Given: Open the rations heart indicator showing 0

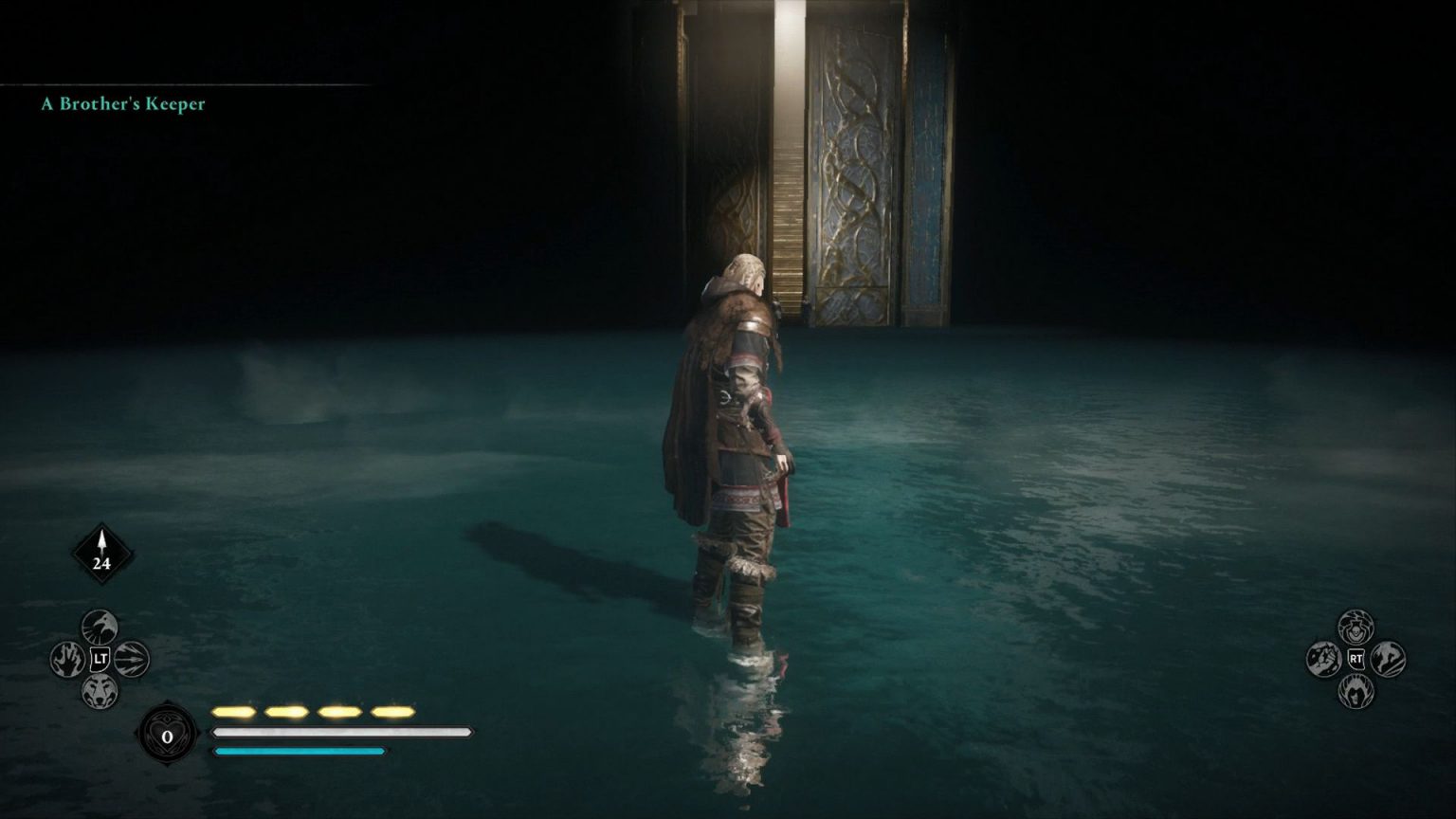Looking at the screenshot, I should pyautogui.click(x=169, y=736).
